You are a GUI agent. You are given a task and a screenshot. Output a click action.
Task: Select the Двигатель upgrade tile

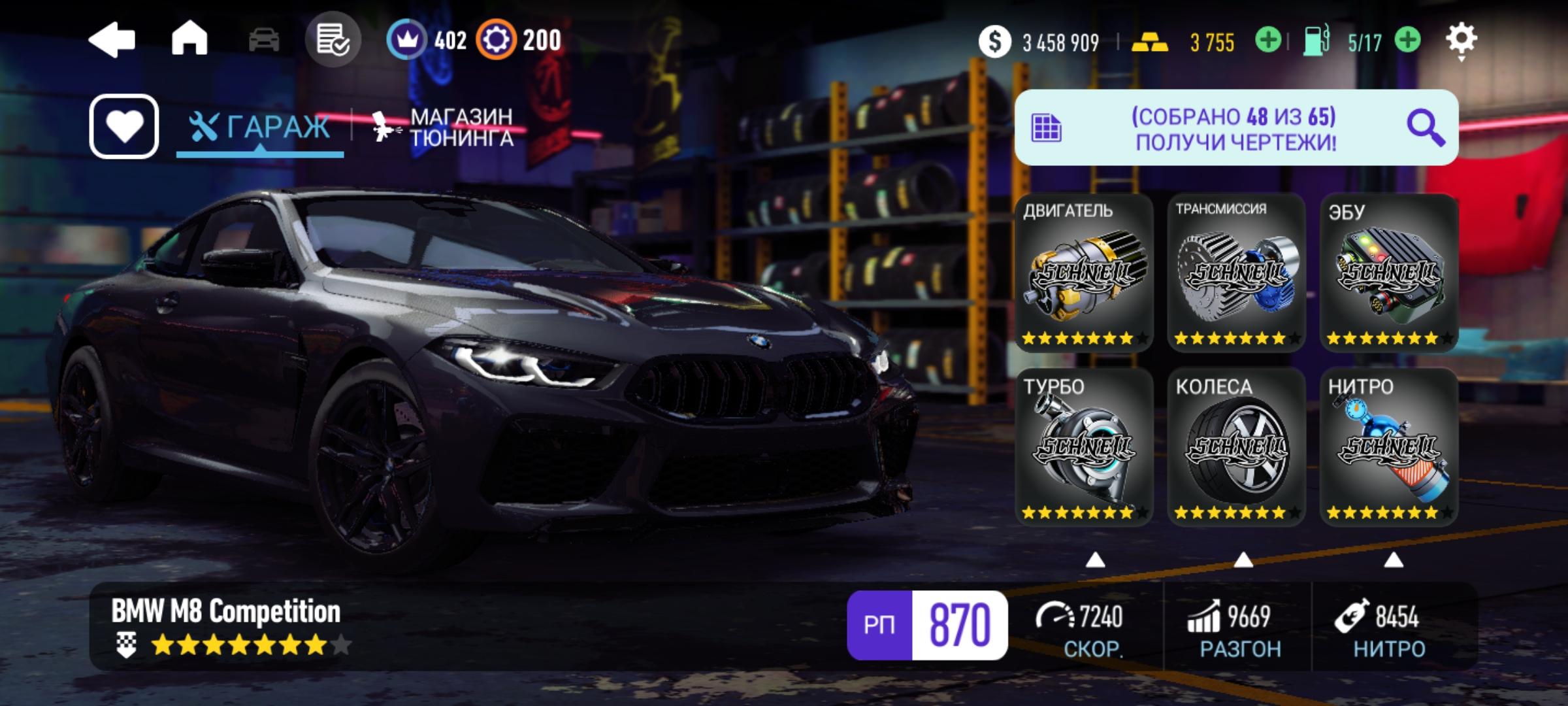coord(1084,273)
